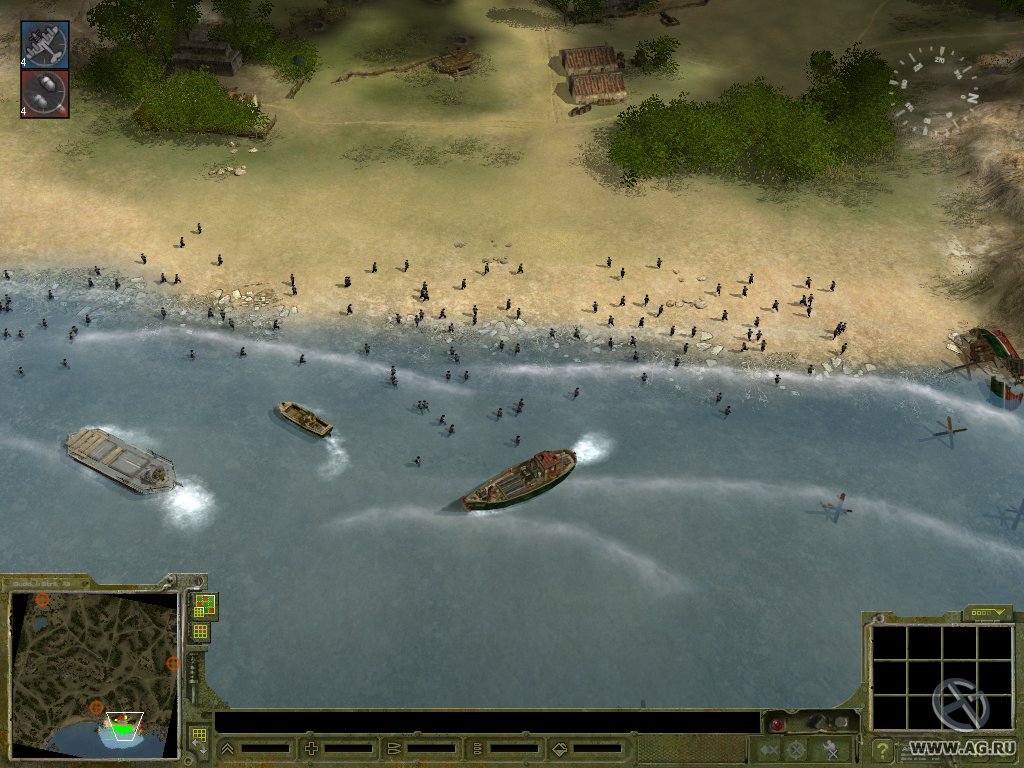Select the red bombing strike icon
Image resolution: width=1024 pixels, height=768 pixels.
click(x=44, y=93)
